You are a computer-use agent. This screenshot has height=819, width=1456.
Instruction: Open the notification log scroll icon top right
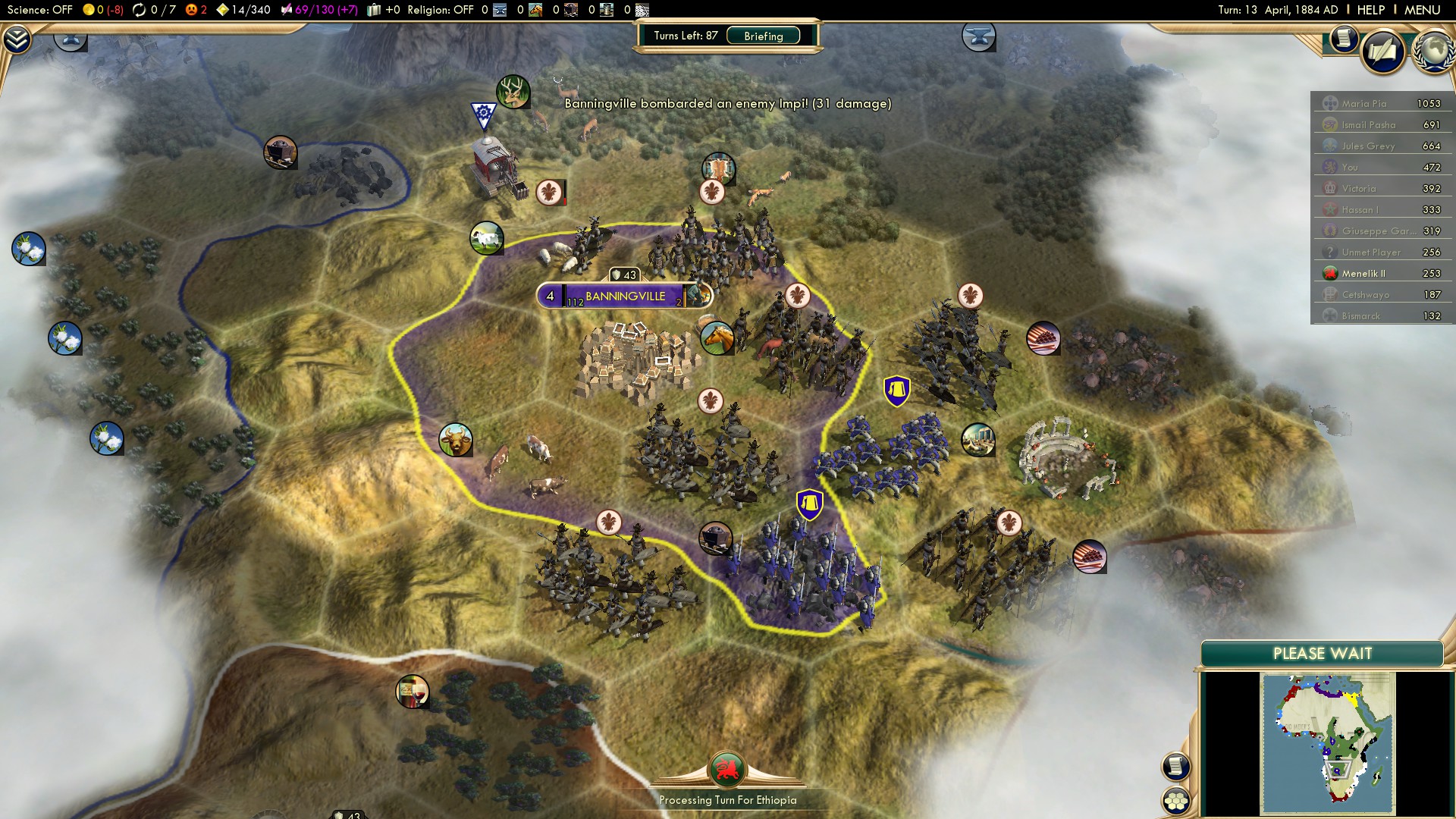point(1343,39)
